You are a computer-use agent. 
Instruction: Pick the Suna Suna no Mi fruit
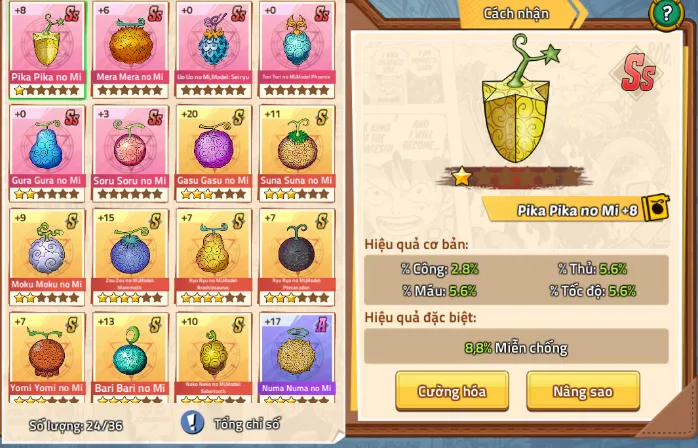tap(296, 150)
